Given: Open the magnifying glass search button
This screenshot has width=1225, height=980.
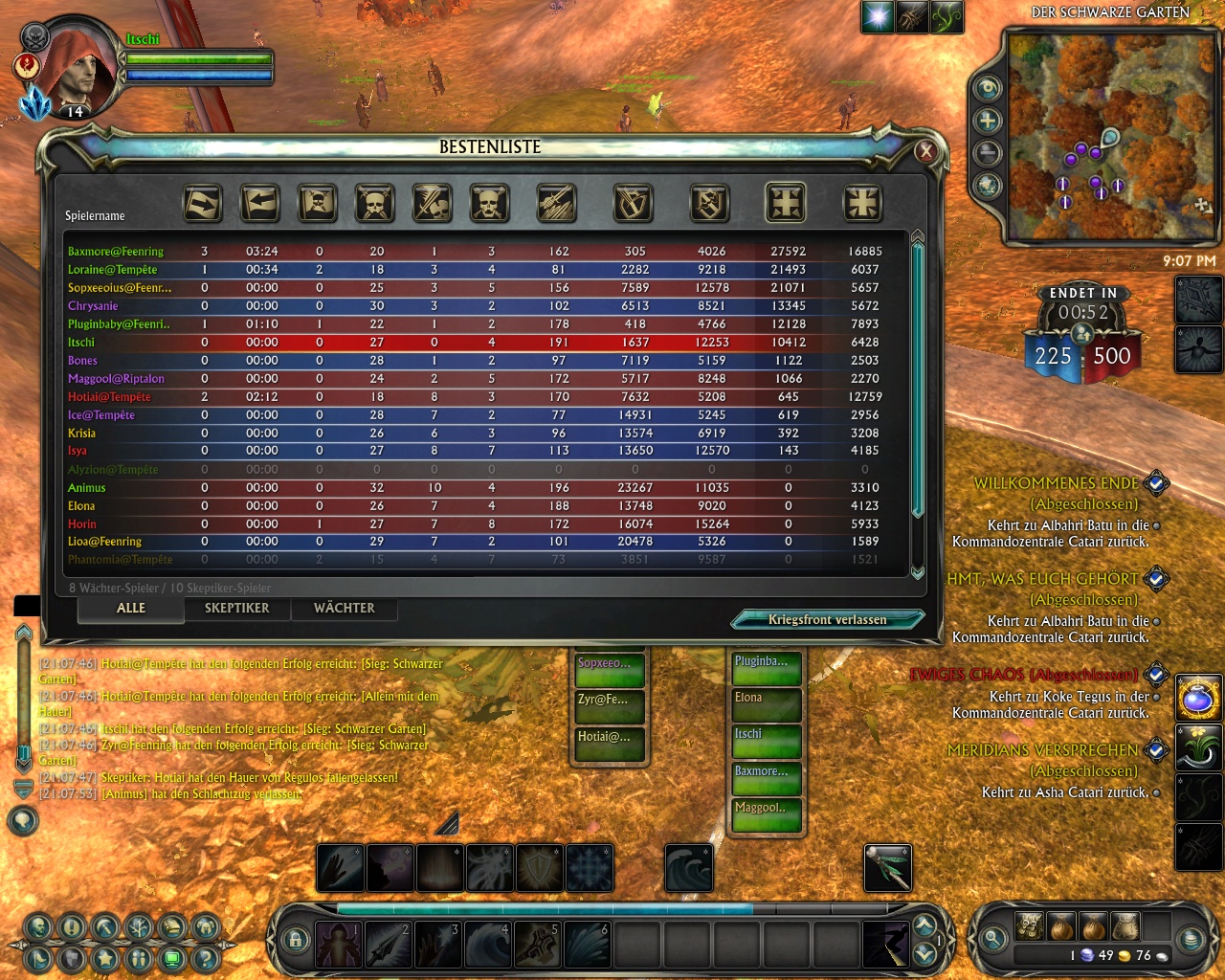Looking at the screenshot, I should coord(993,939).
